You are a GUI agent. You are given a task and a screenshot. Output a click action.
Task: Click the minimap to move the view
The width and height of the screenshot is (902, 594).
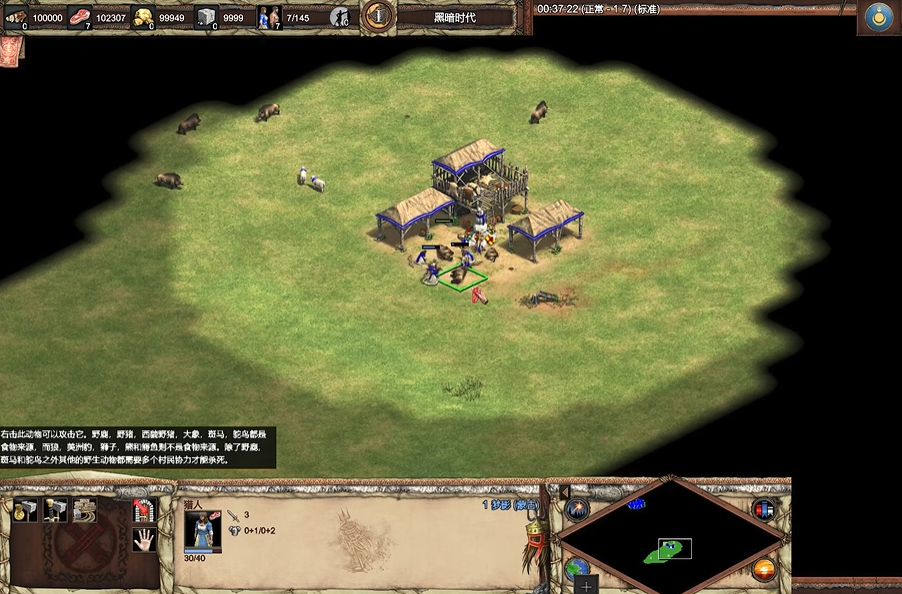click(x=670, y=542)
